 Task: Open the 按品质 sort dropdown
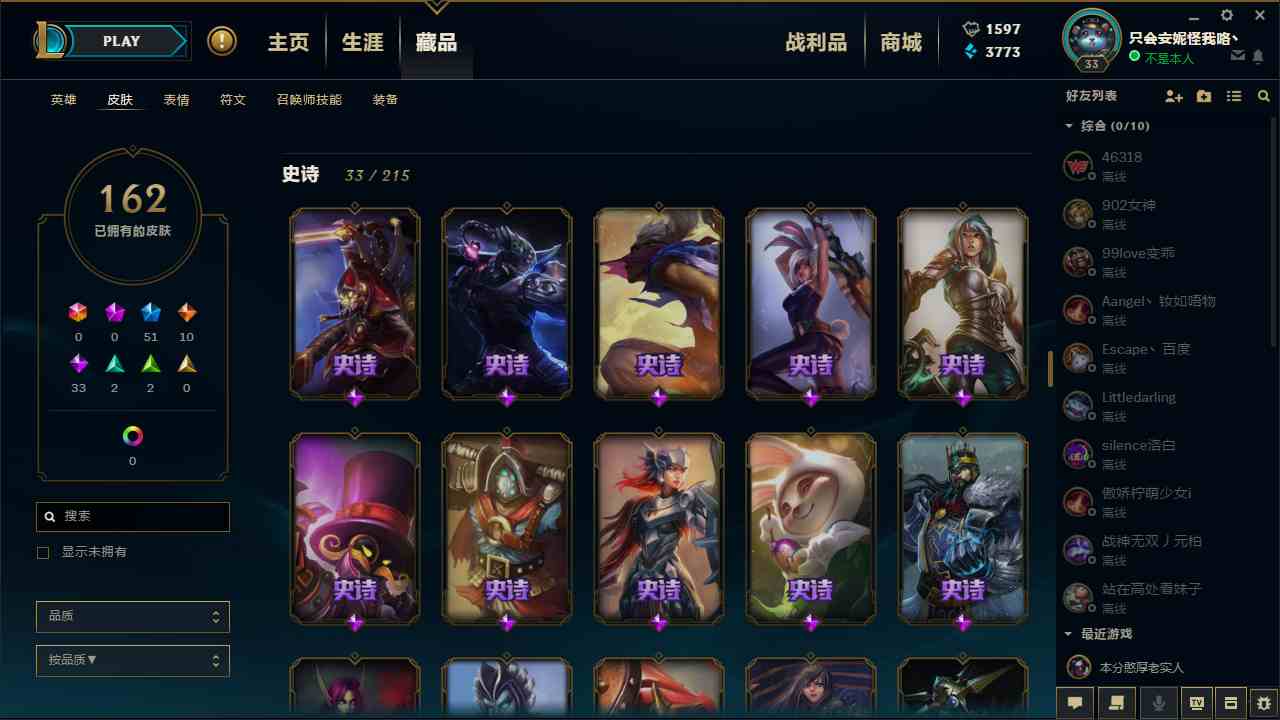[133, 660]
